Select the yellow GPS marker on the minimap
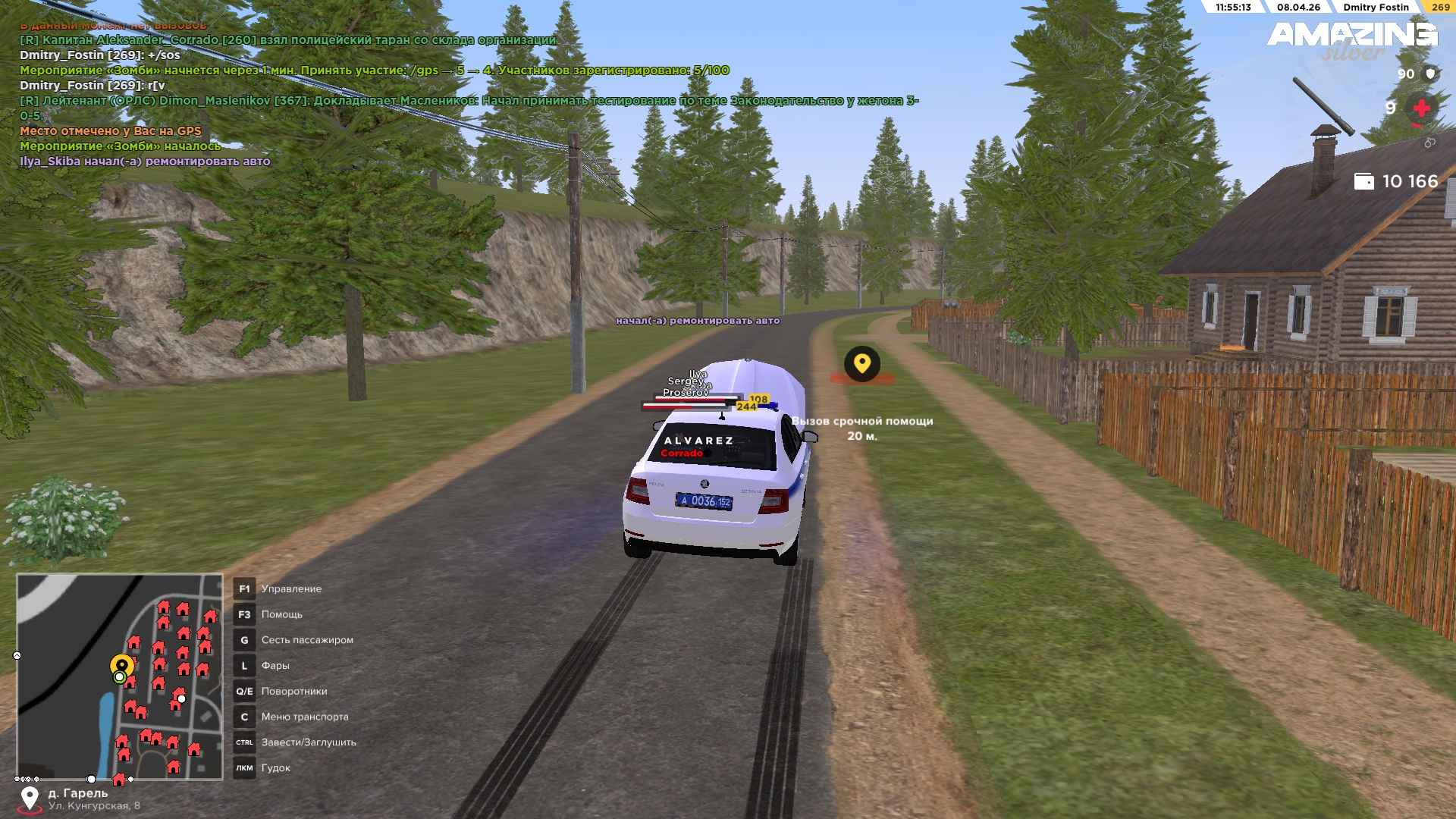1456x819 pixels. point(121,665)
